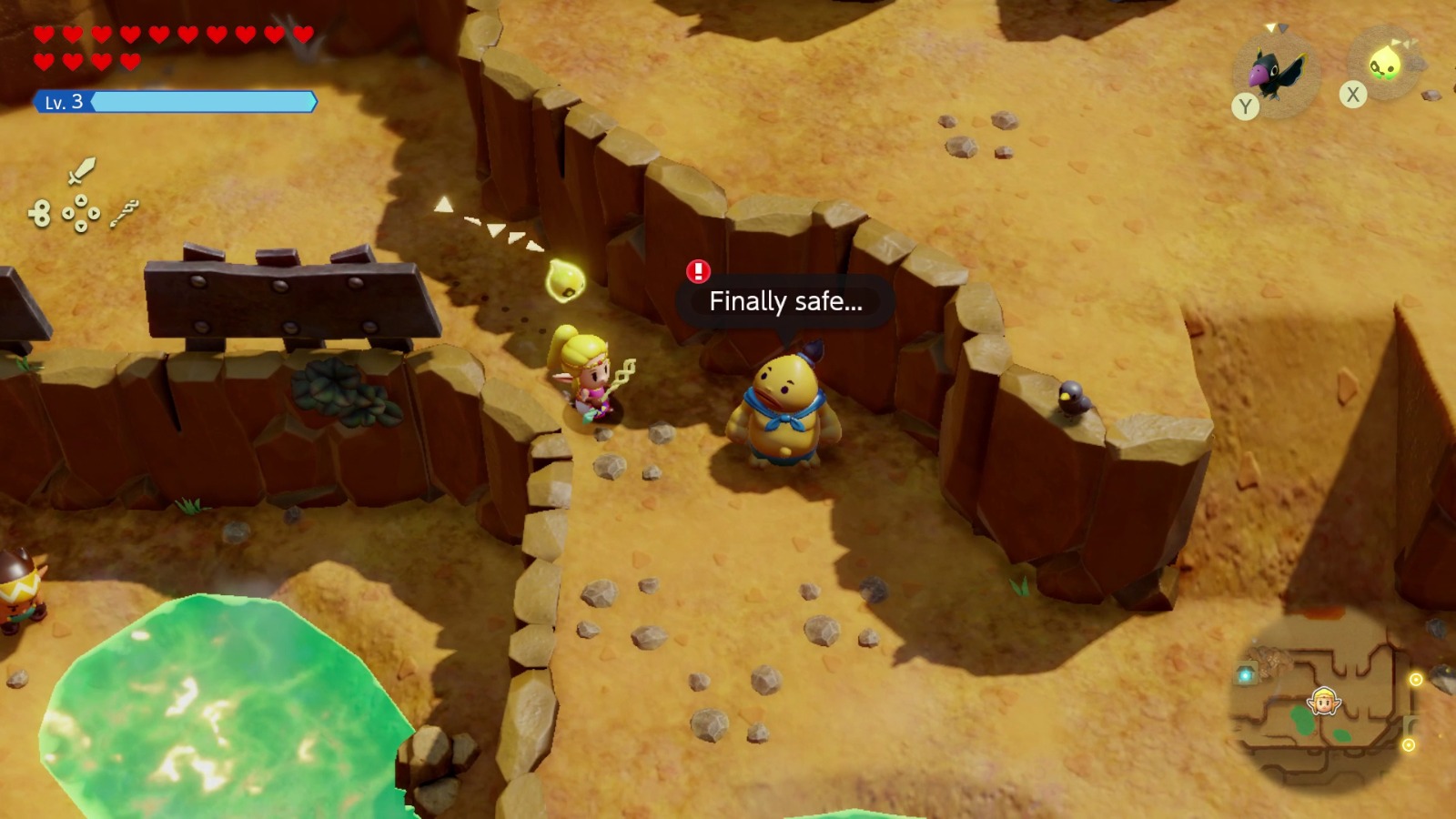This screenshot has width=1456, height=819.
Task: Click the upper yellow waypoint dot on the minimap
Action: (1417, 678)
